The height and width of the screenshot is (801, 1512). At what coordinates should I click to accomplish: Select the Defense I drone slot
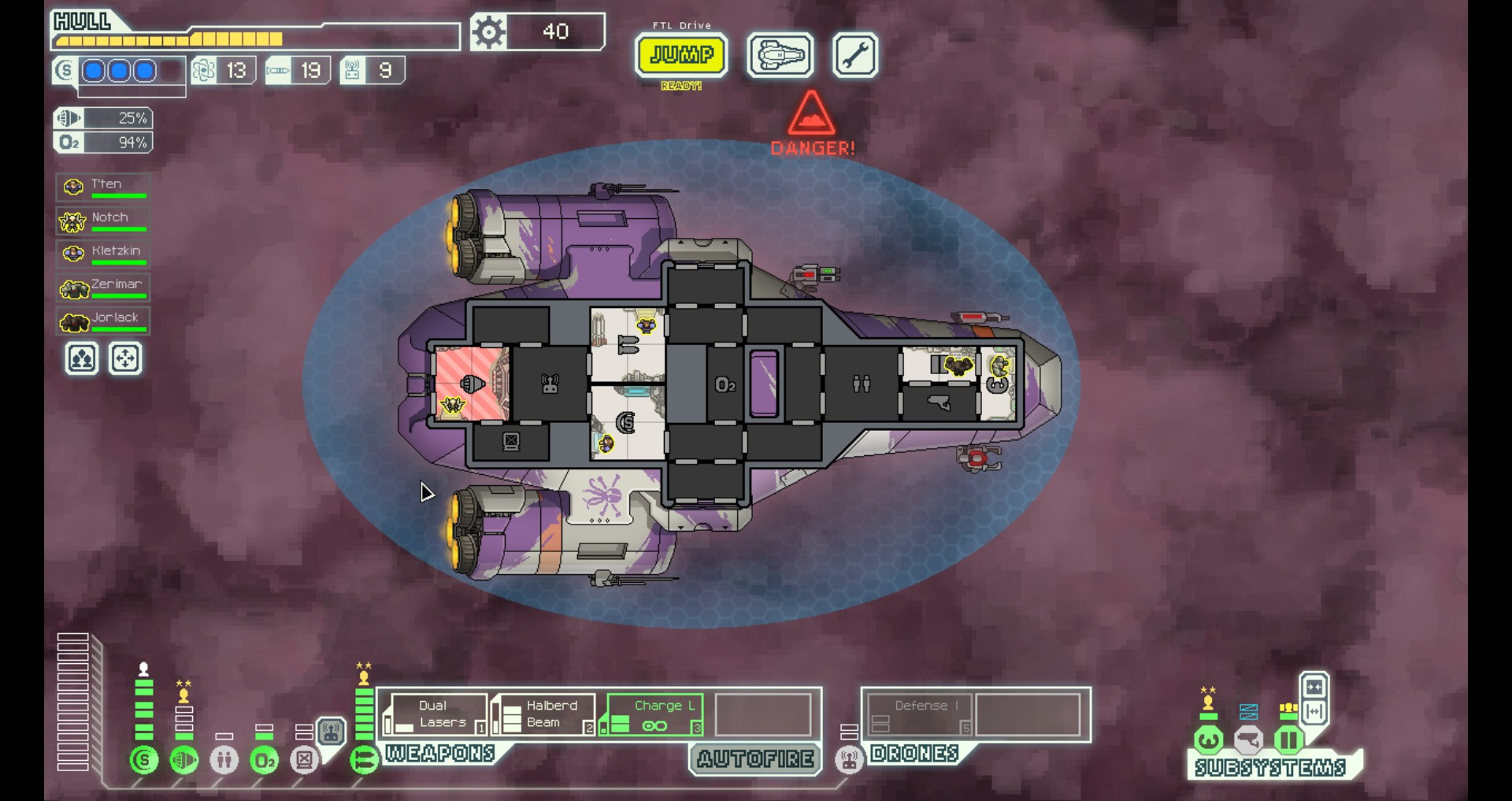(919, 714)
